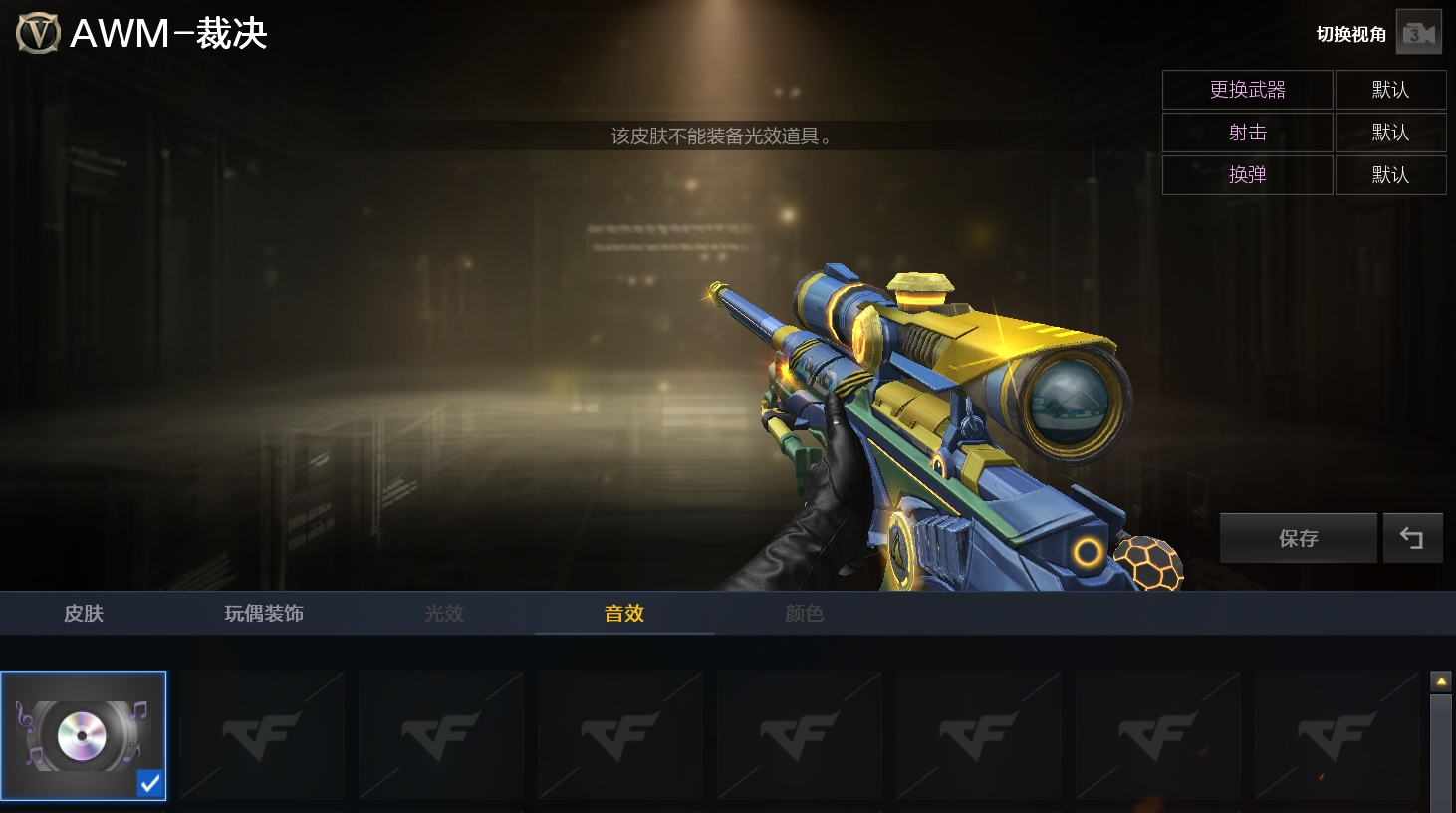
Task: Switch to the 玩偶装饰 tab
Action: (x=264, y=613)
